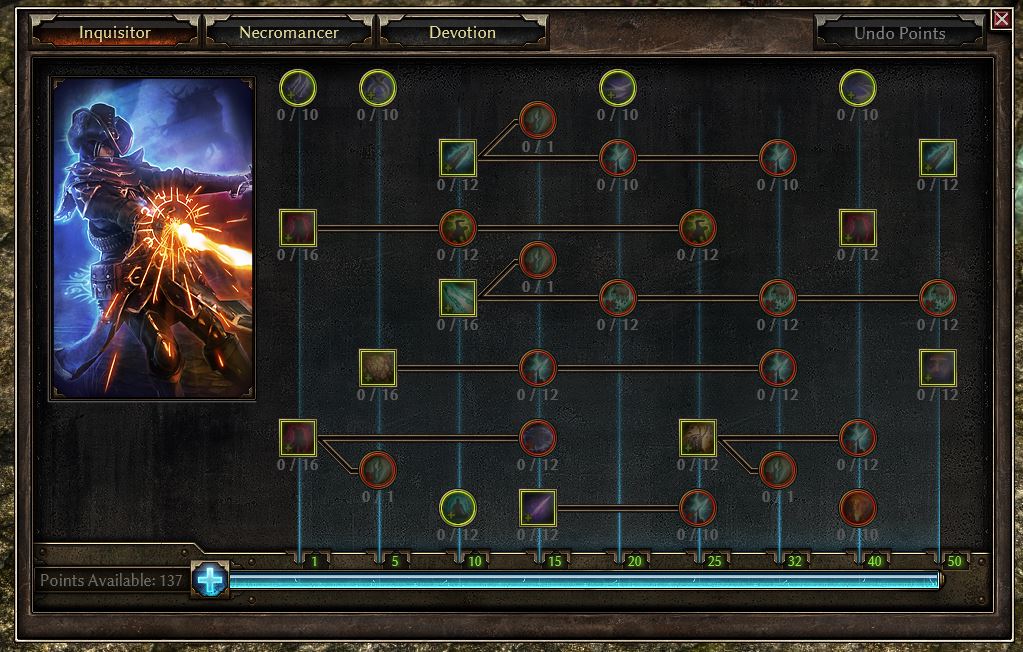Open the Necromancer mastery tab
This screenshot has width=1023, height=652.
tap(288, 32)
